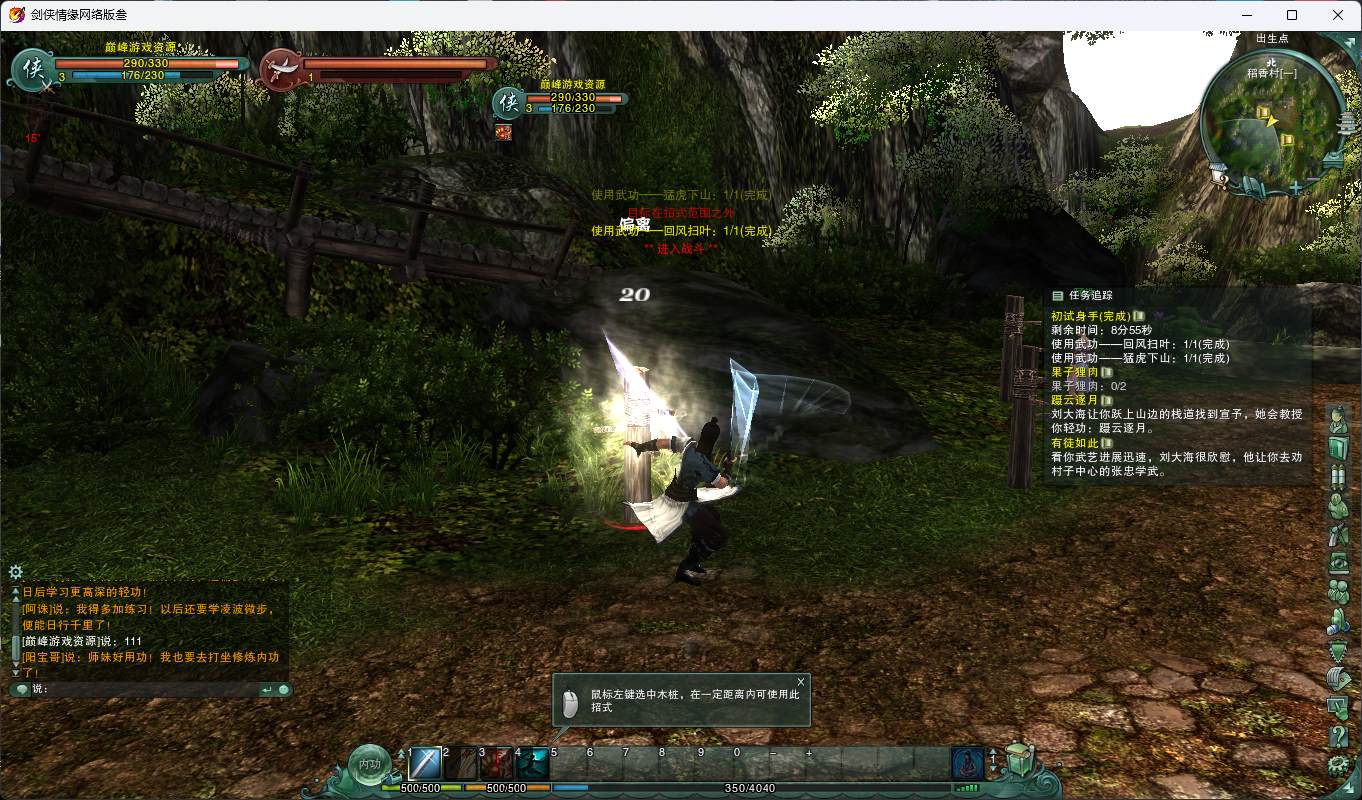The image size is (1362, 800).
Task: Select the 蹑云逐月 quest entry
Action: [x=1074, y=400]
